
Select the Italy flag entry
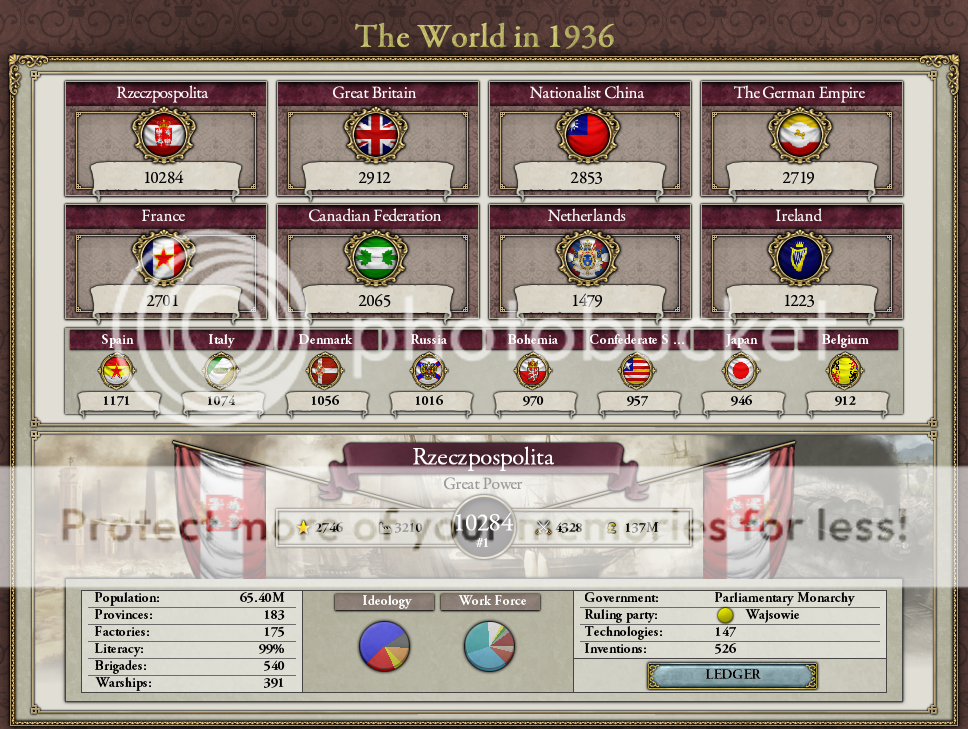pyautogui.click(x=221, y=371)
